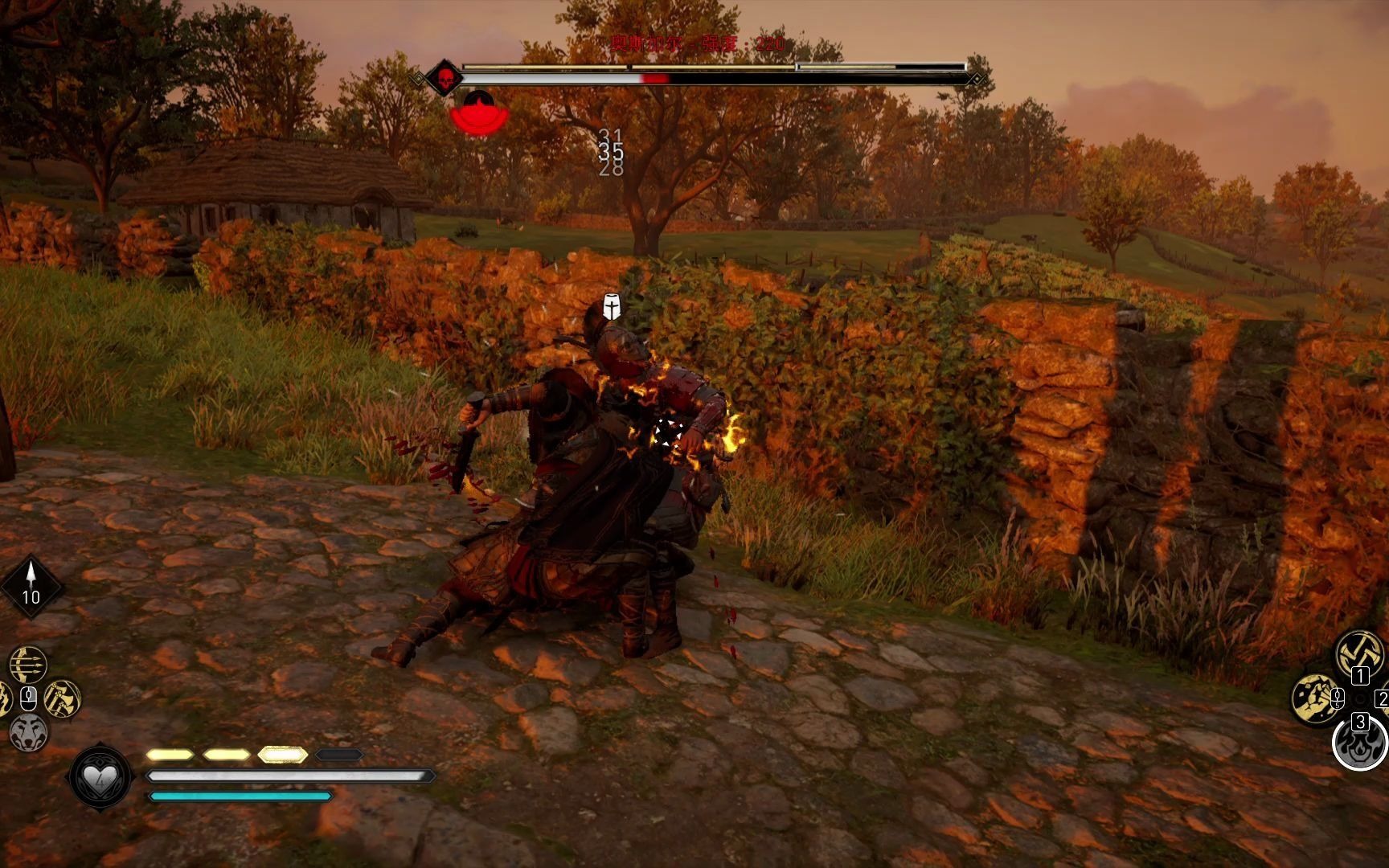Click the red skull boss marker

(444, 79)
